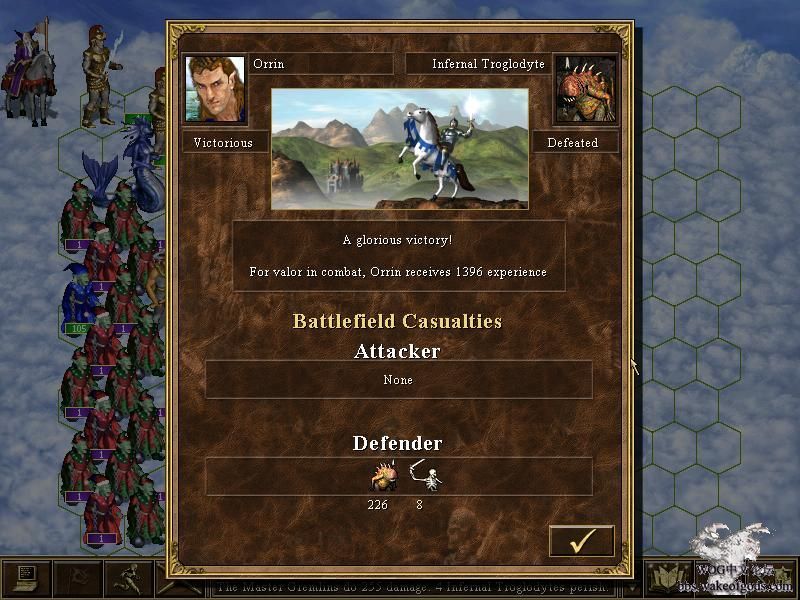Click the Infernal Troglodyte portrait
Image resolution: width=800 pixels, height=600 pixels.
[x=585, y=89]
